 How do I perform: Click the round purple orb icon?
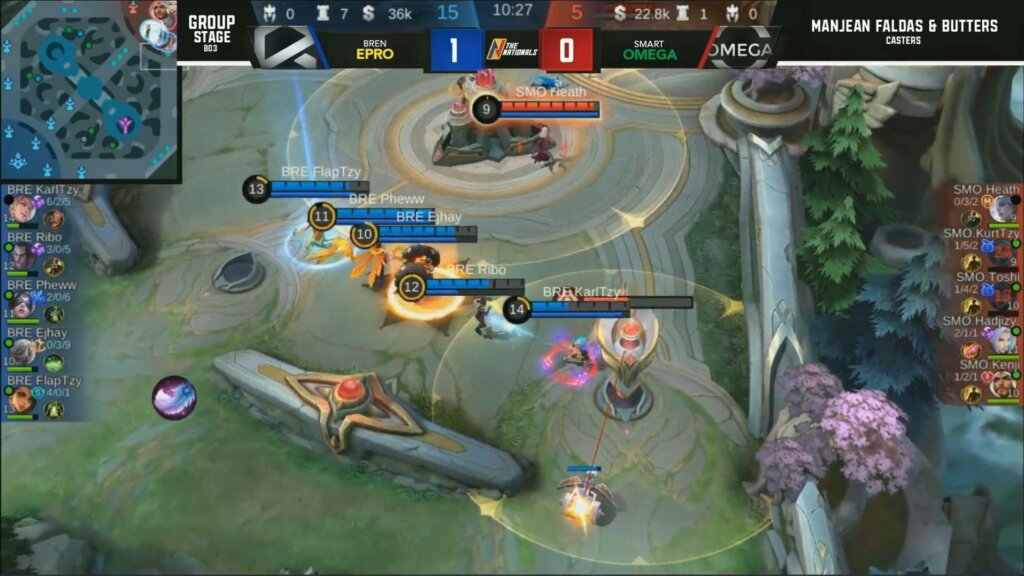pyautogui.click(x=173, y=397)
